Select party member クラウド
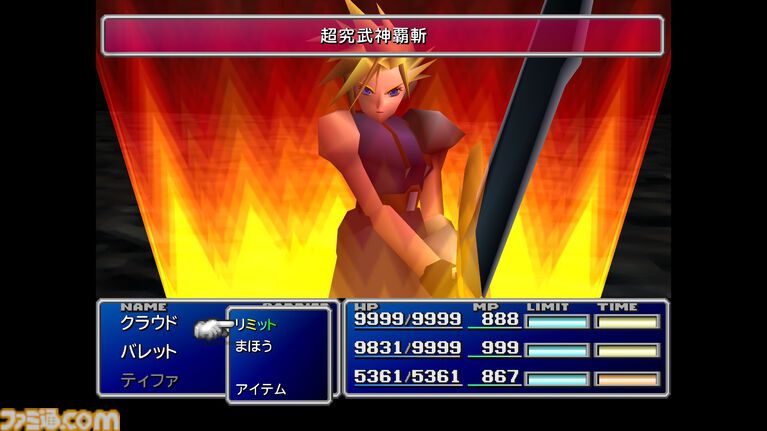Screen dimensions: 767x431 click(x=148, y=323)
